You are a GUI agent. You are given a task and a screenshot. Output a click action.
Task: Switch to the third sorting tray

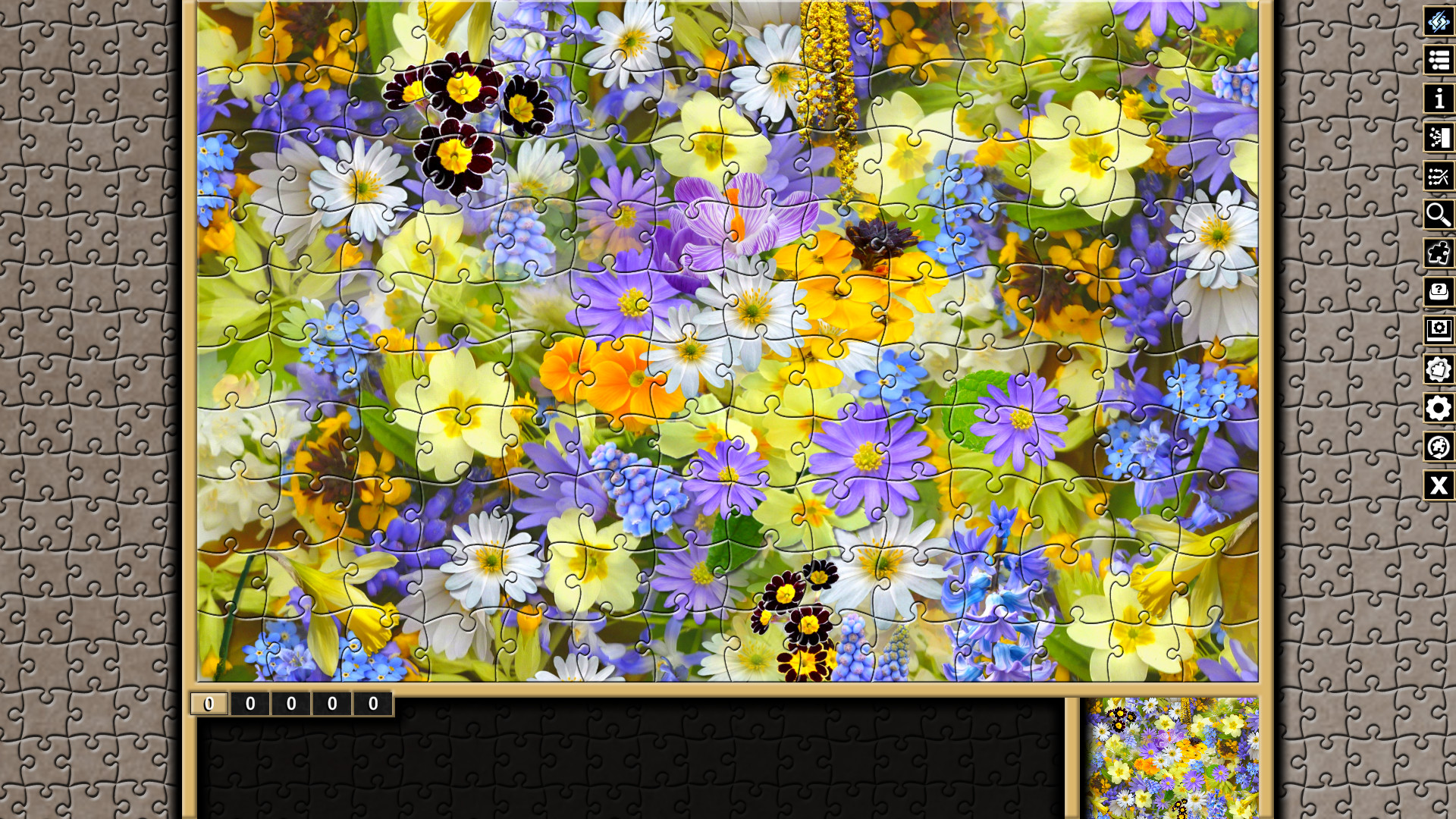pos(289,704)
